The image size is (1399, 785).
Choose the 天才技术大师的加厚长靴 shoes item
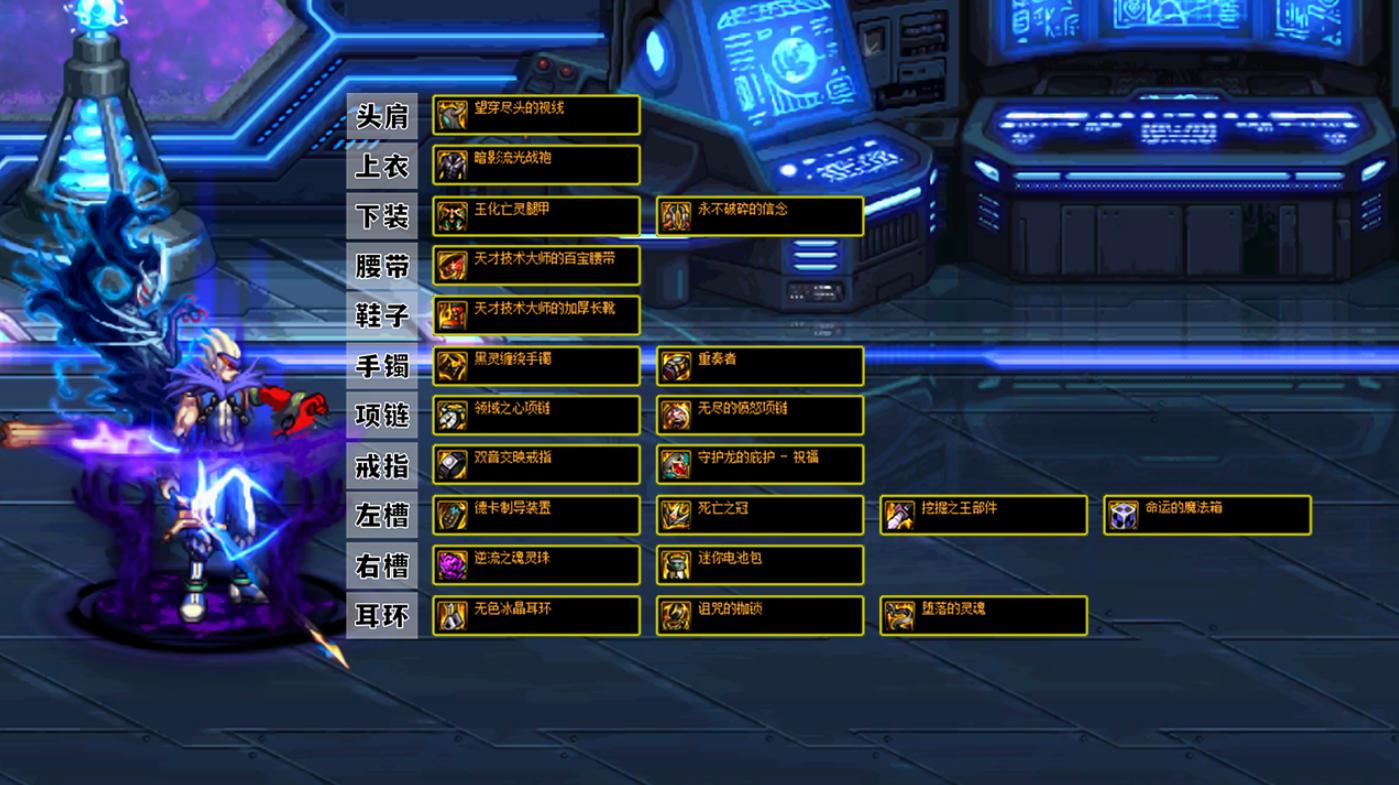536,315
